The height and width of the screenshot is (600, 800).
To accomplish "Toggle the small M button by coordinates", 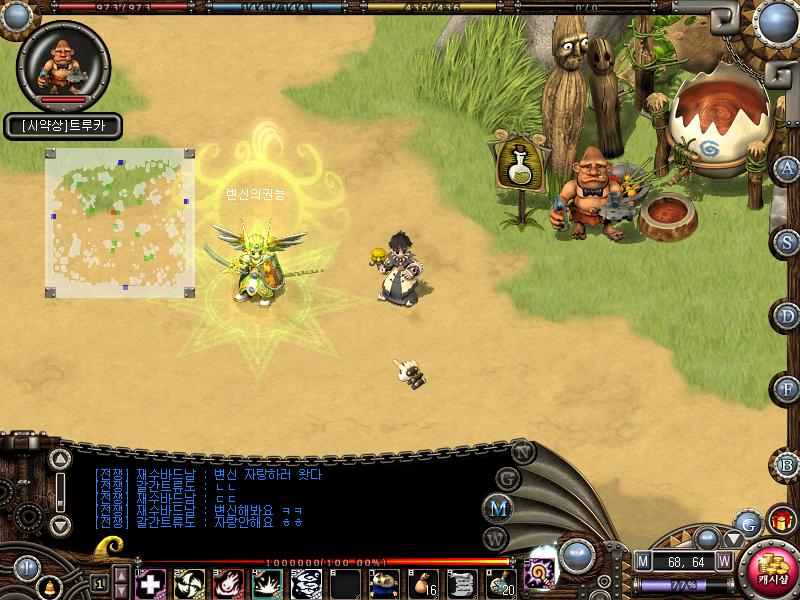I will 642,561.
